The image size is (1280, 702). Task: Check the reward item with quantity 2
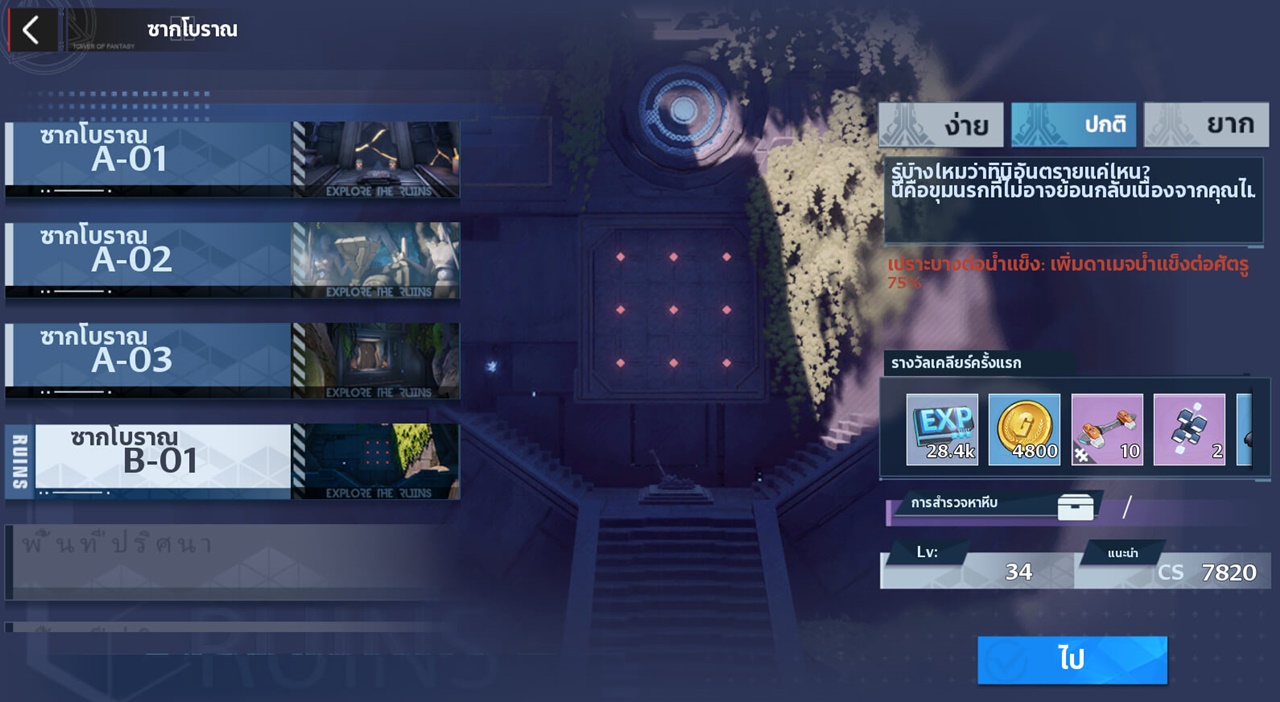[x=1189, y=429]
